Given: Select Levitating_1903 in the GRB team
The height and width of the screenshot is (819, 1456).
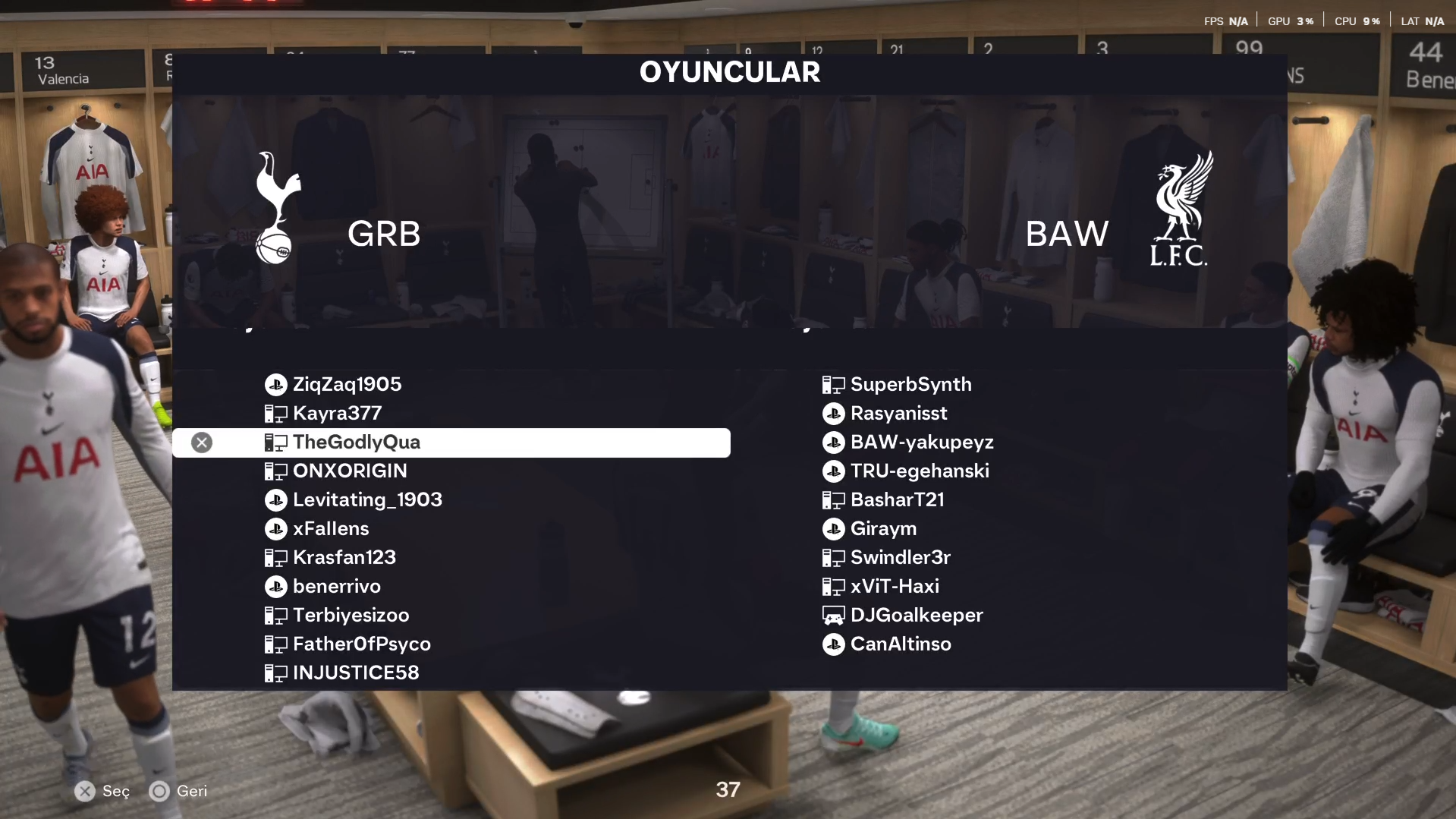Looking at the screenshot, I should (x=367, y=500).
